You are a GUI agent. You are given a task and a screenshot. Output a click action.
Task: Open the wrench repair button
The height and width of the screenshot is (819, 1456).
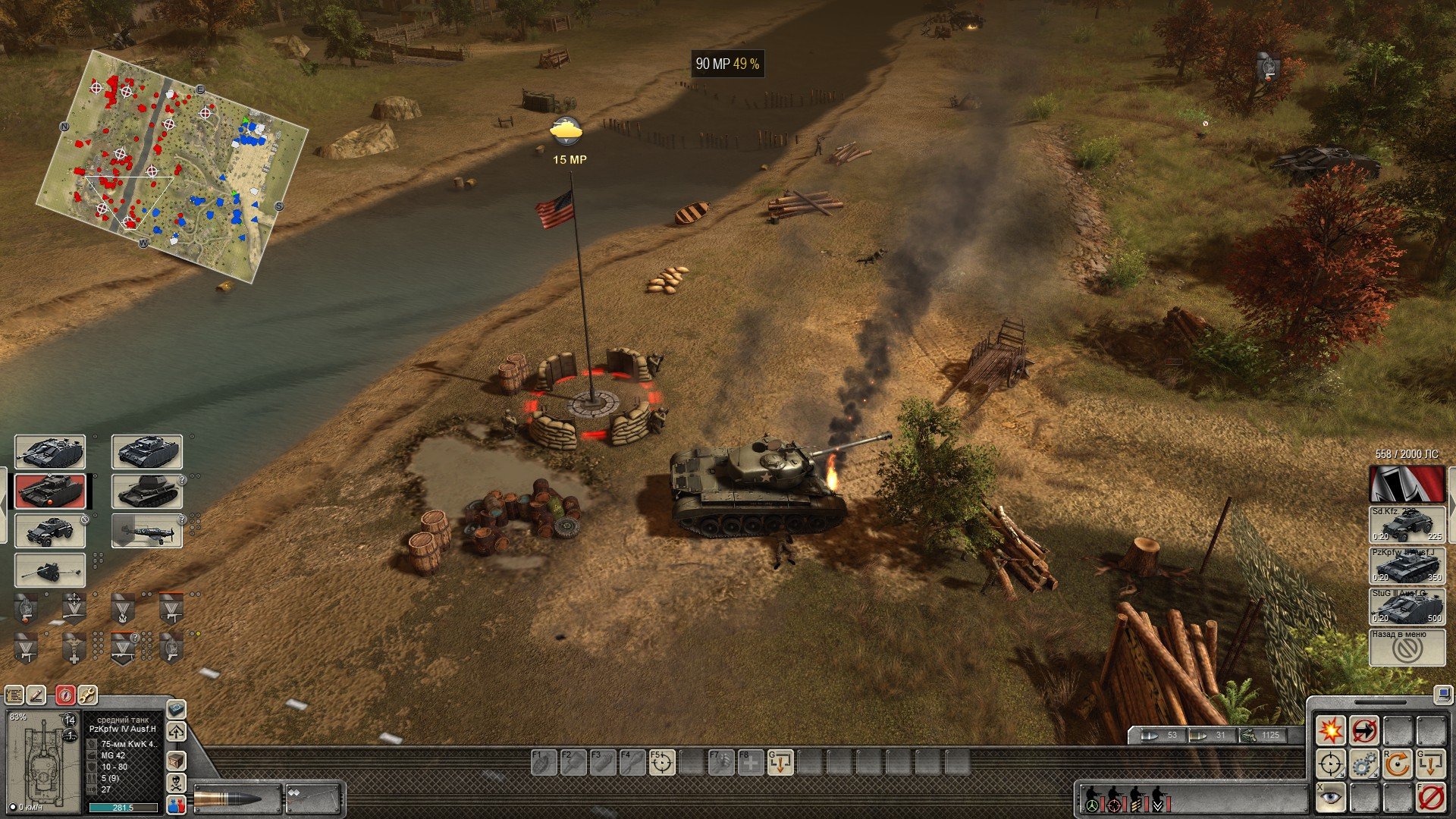87,695
